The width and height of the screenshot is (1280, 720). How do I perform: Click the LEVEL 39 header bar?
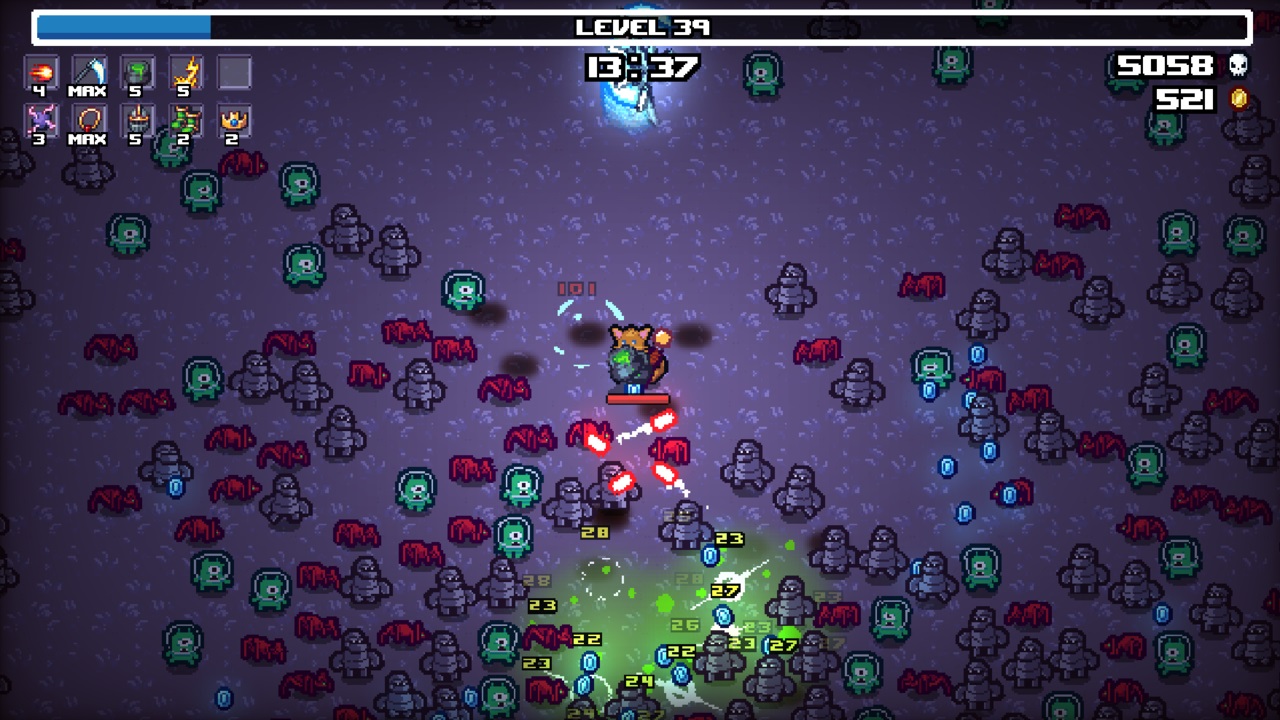(x=640, y=28)
